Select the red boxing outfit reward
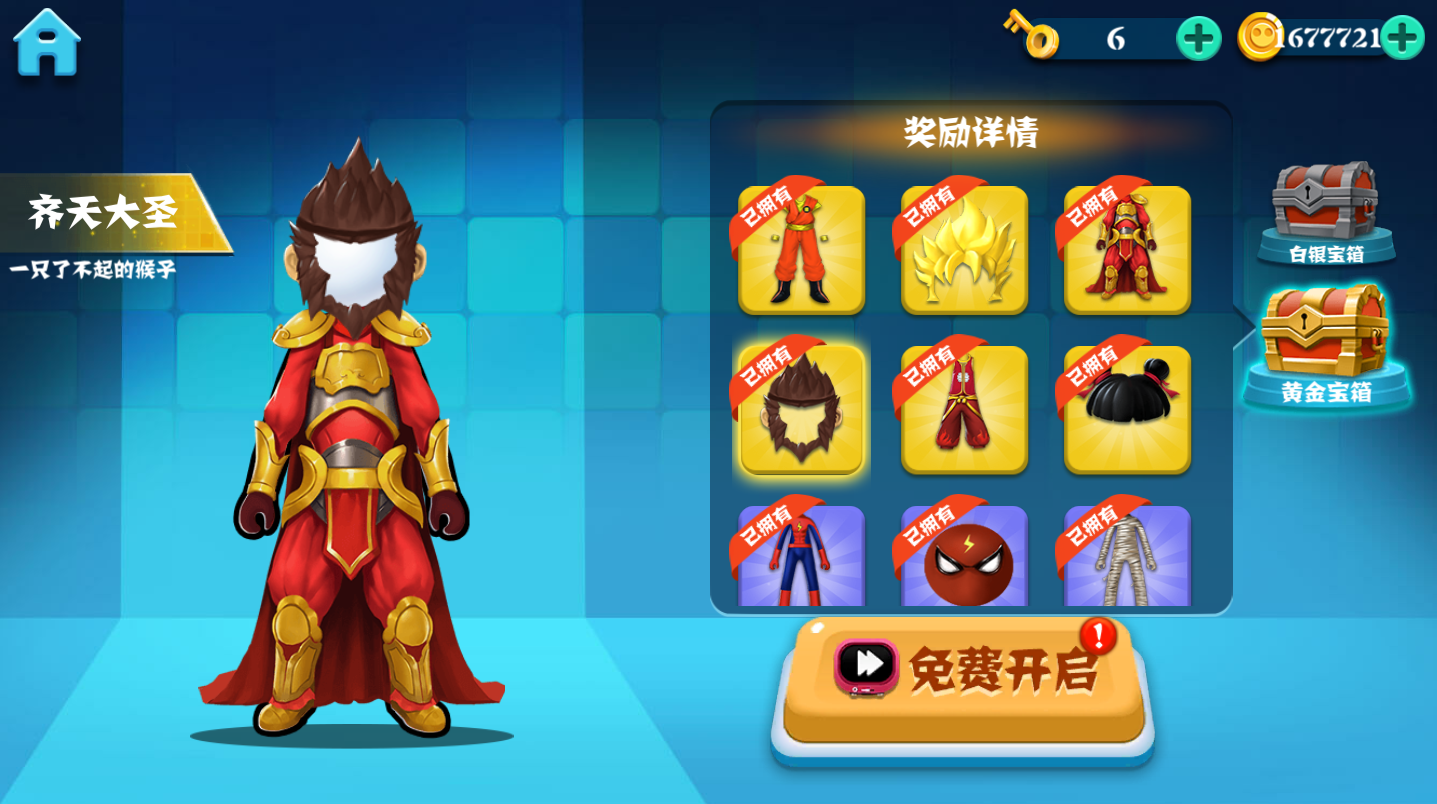Screen dimensions: 1437x804 pyautogui.click(x=963, y=408)
